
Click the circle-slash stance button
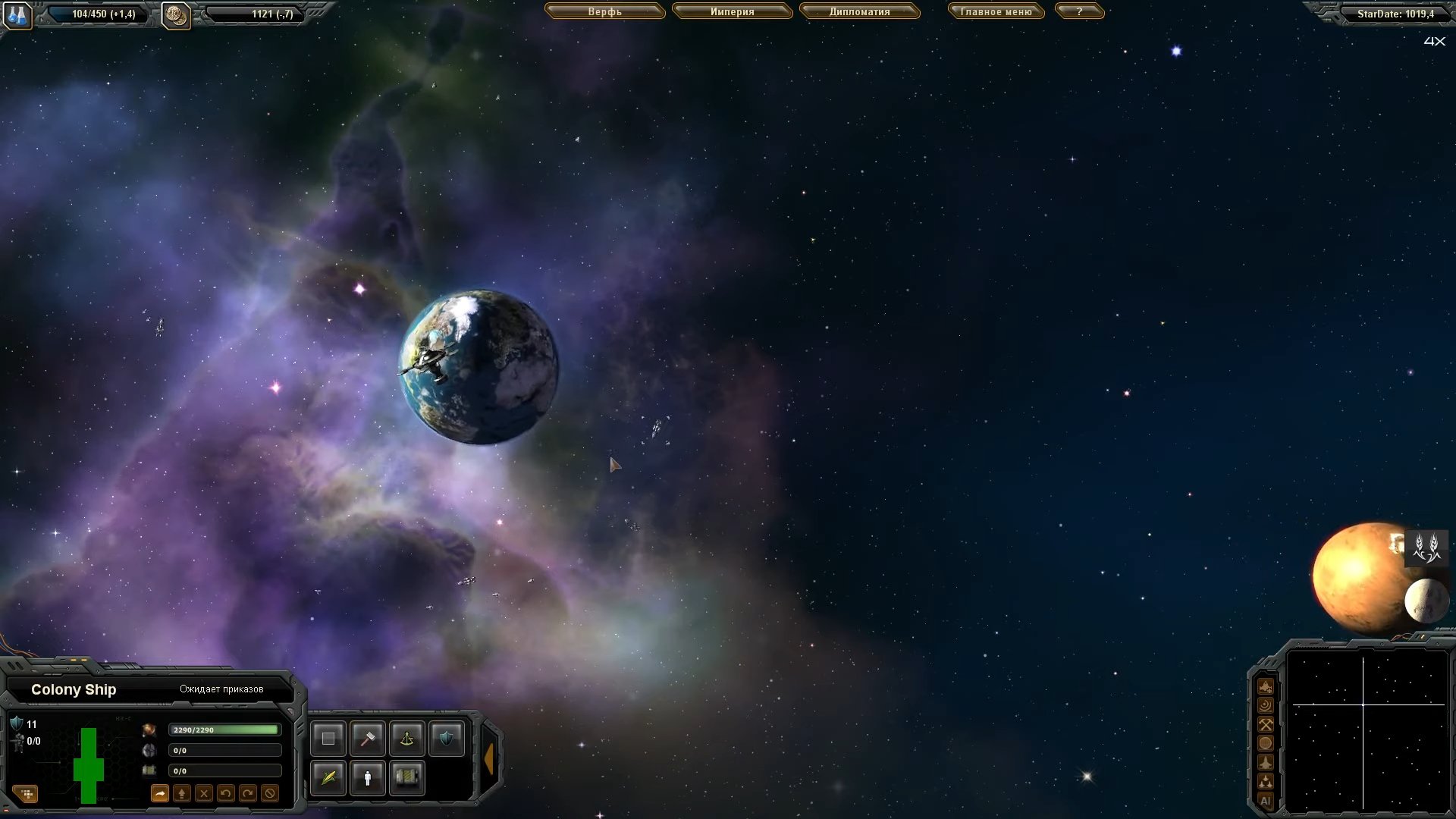(x=270, y=794)
